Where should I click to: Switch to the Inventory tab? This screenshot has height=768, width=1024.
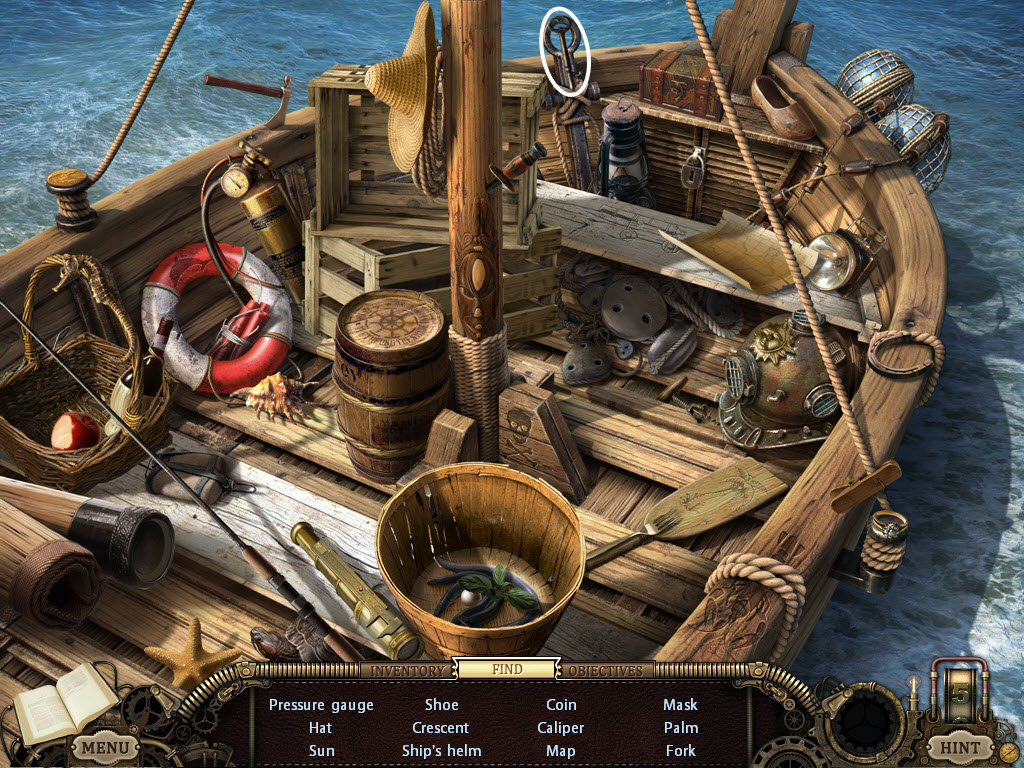point(407,670)
